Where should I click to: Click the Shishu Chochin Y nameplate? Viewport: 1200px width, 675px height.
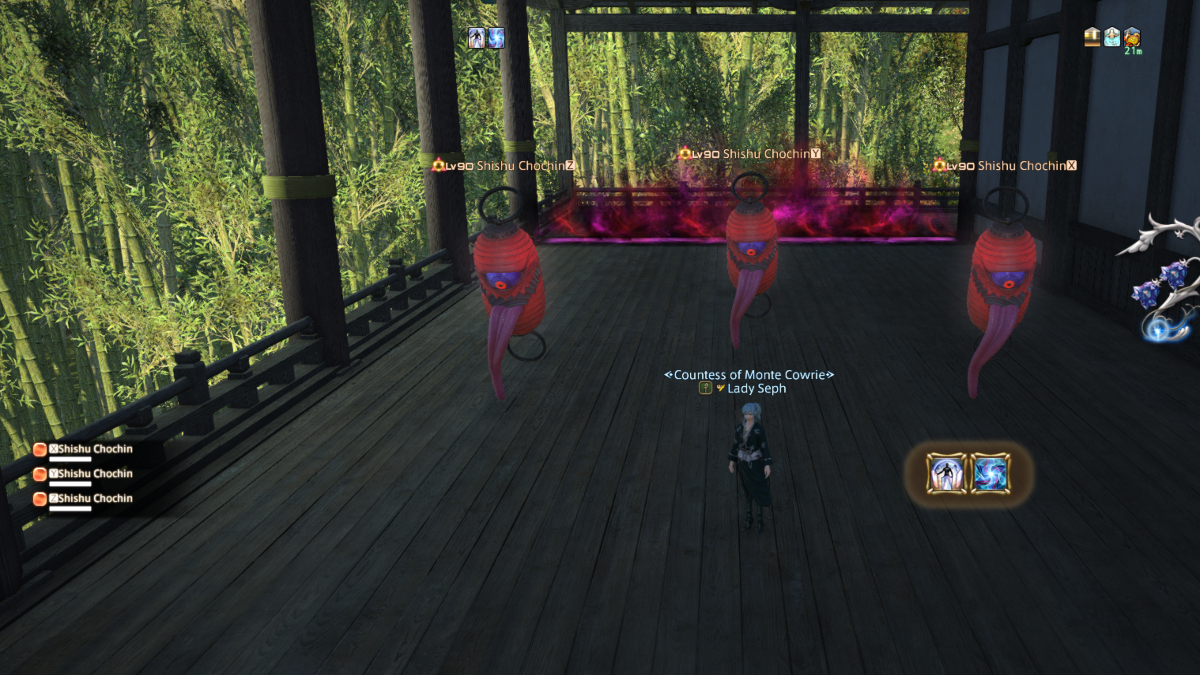click(x=750, y=154)
